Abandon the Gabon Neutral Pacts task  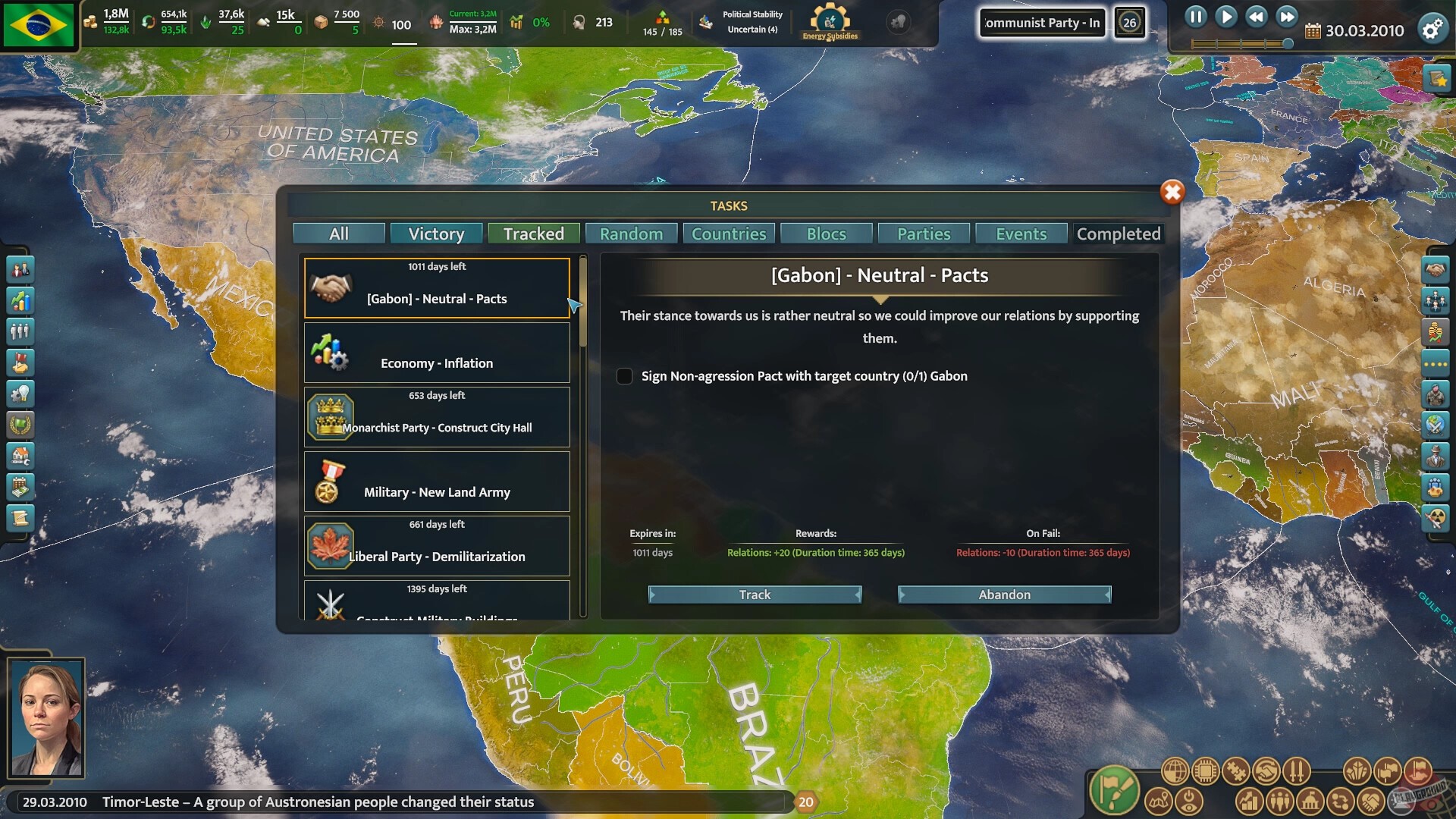point(1004,595)
